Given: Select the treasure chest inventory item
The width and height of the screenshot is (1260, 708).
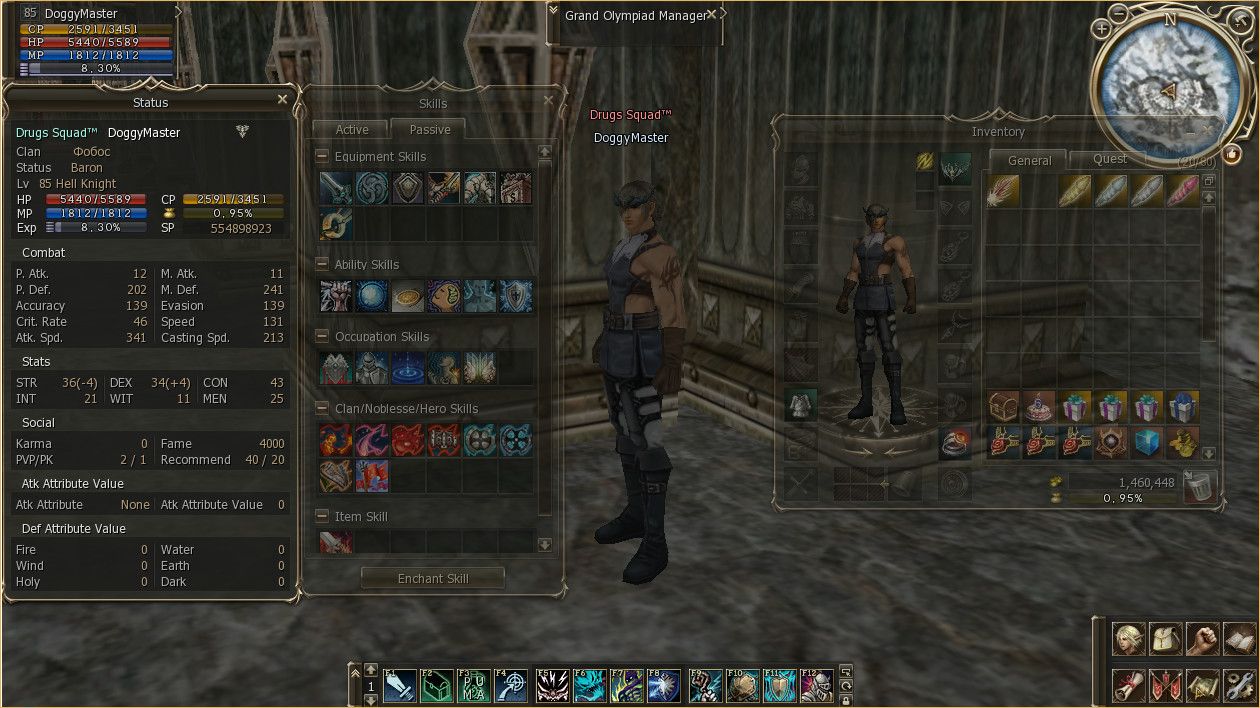Looking at the screenshot, I should 1003,407.
